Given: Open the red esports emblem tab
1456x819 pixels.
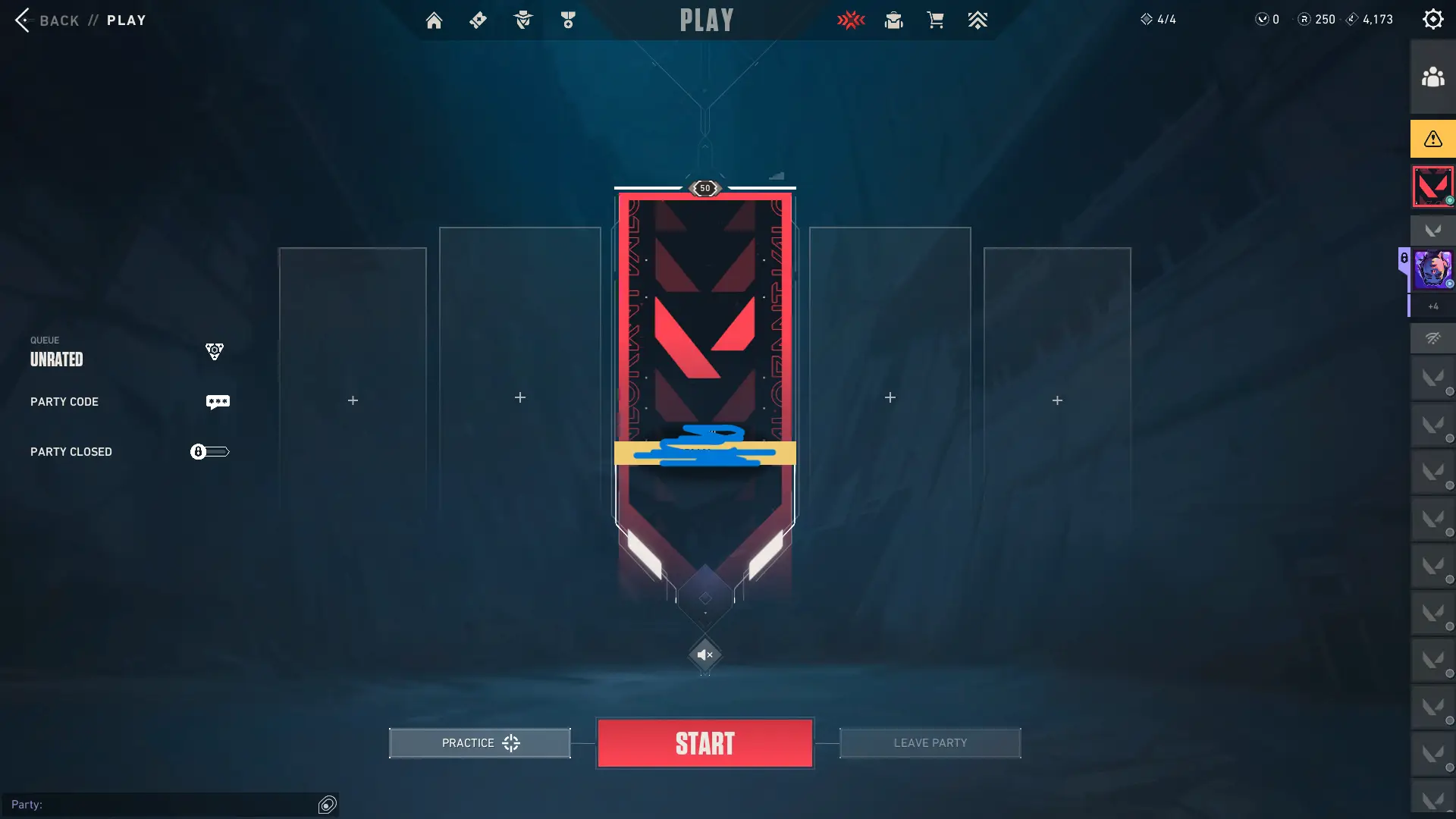Looking at the screenshot, I should tap(851, 20).
